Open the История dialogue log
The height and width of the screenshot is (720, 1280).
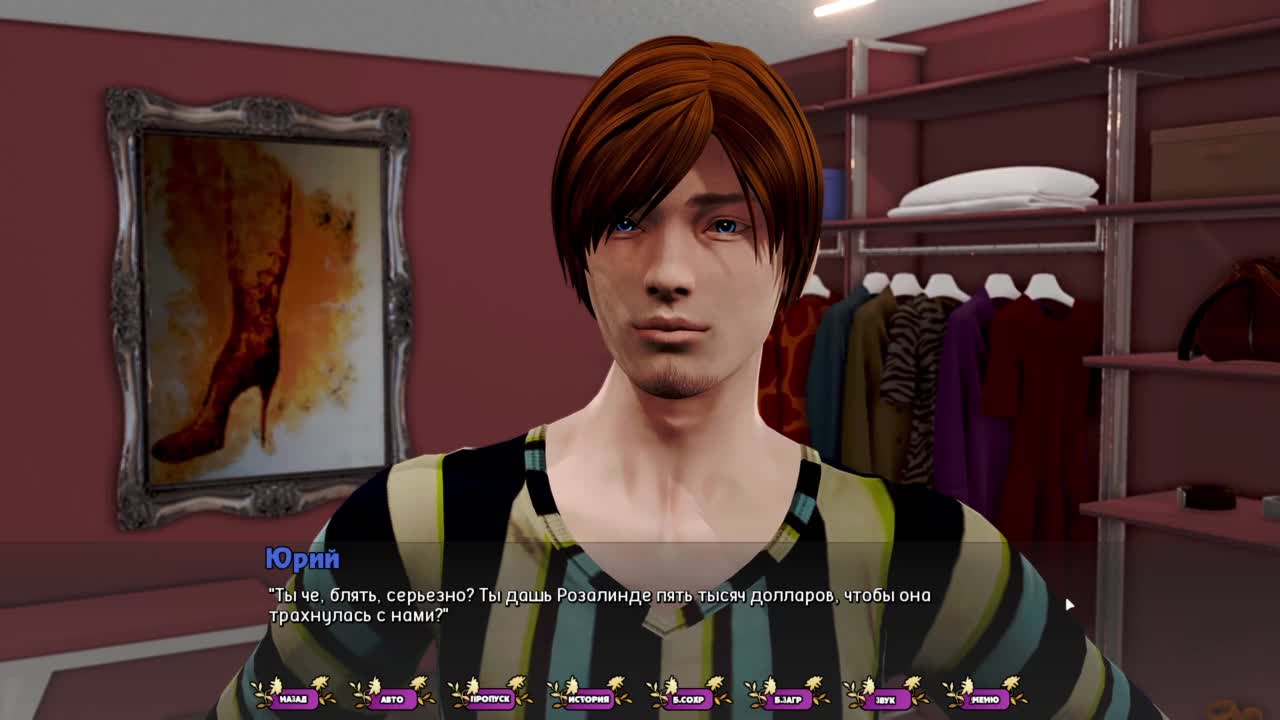(x=589, y=699)
